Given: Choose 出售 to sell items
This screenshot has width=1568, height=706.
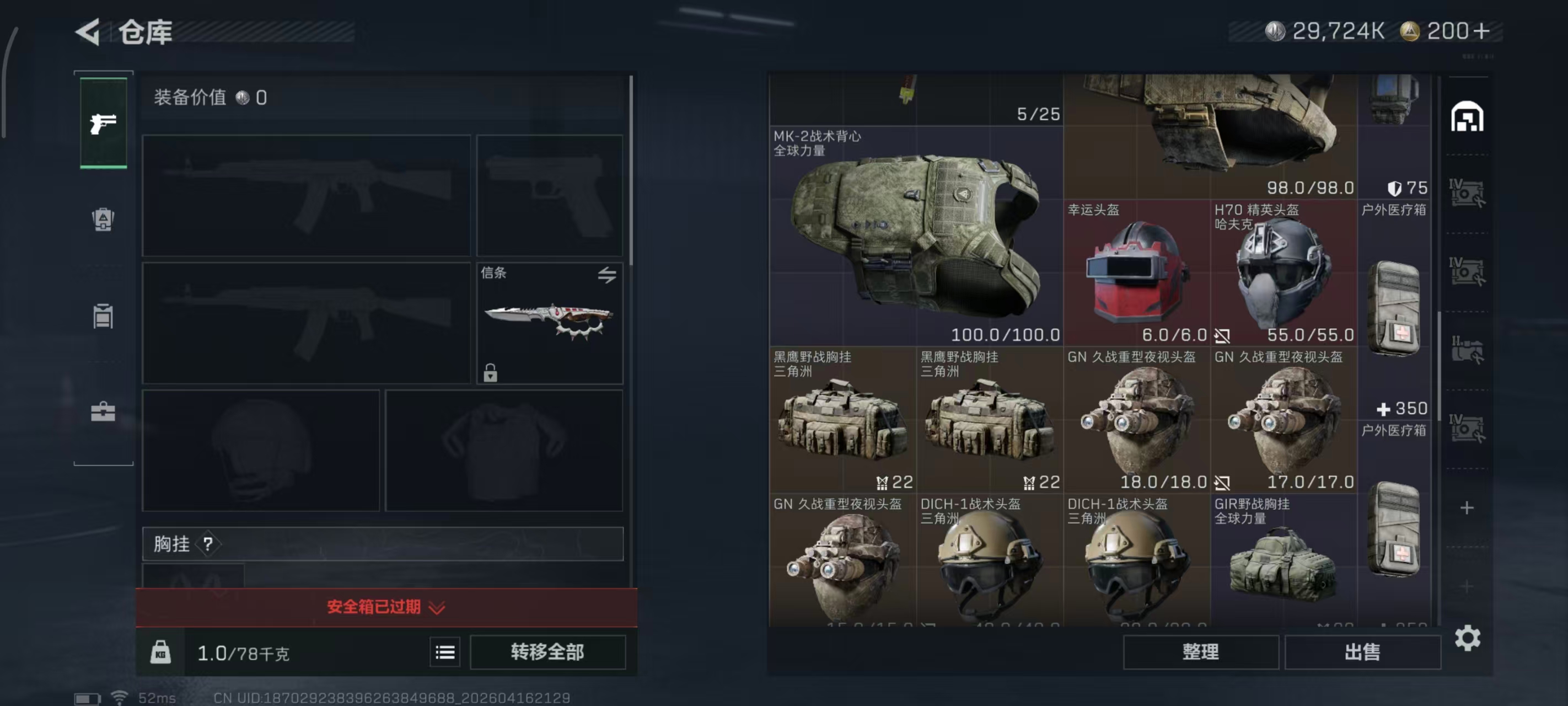Looking at the screenshot, I should point(1362,652).
